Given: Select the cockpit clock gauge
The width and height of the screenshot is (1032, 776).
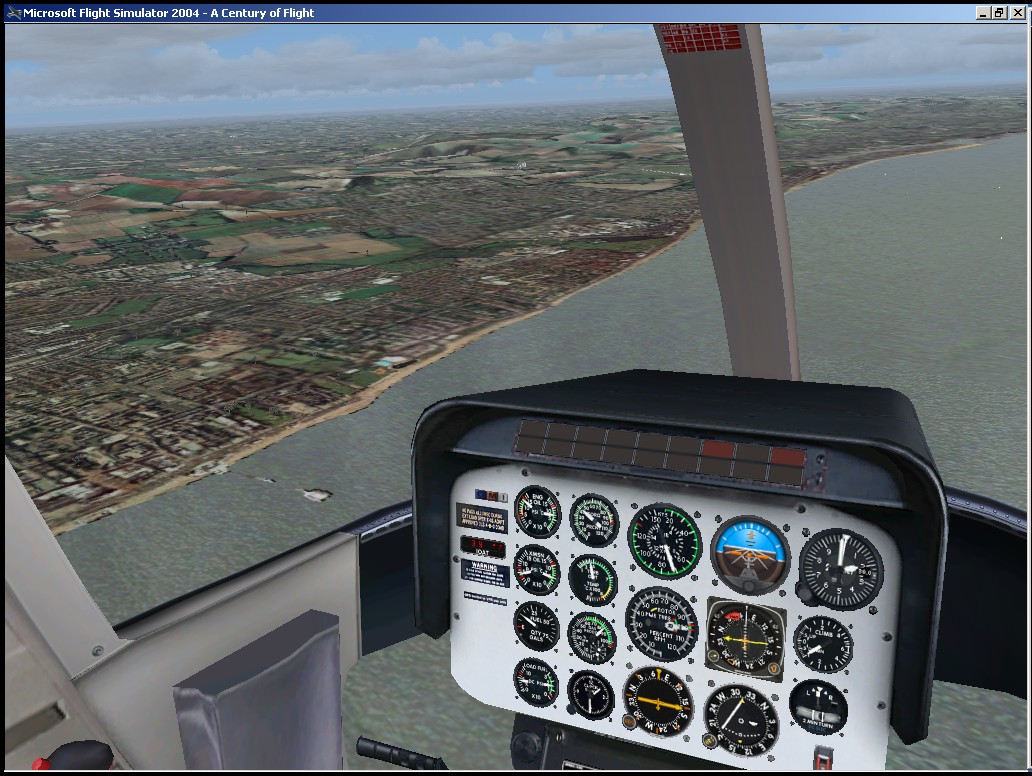Looking at the screenshot, I should [590, 694].
